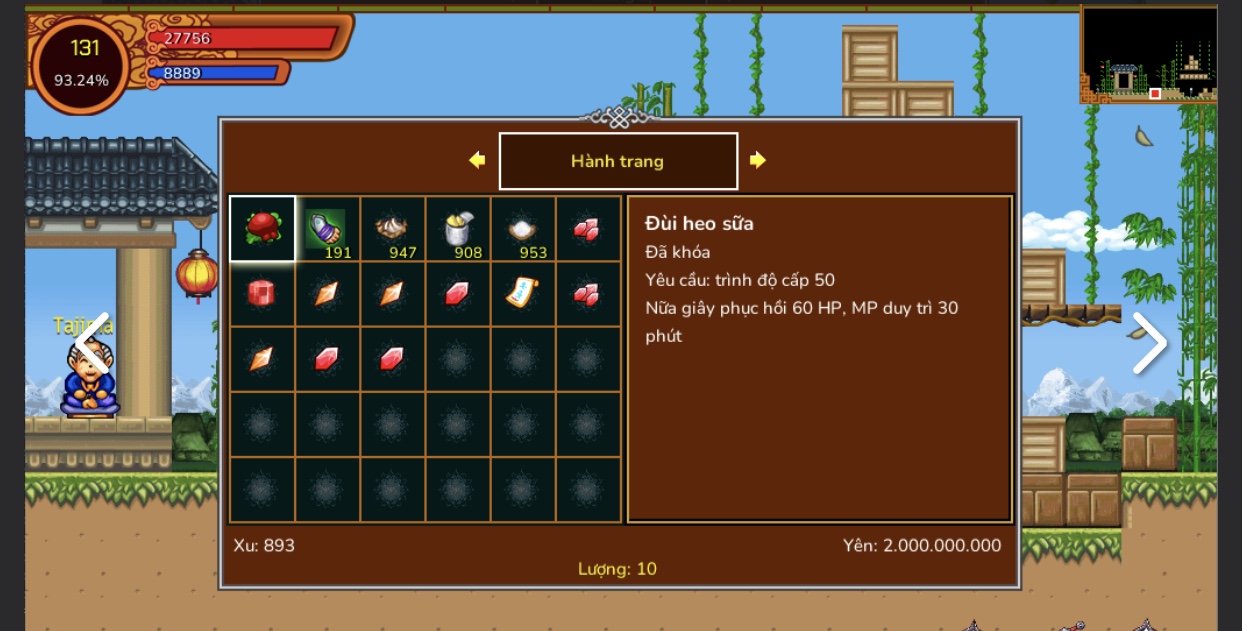Open the minimap
The width and height of the screenshot is (1242, 631).
(x=1149, y=53)
